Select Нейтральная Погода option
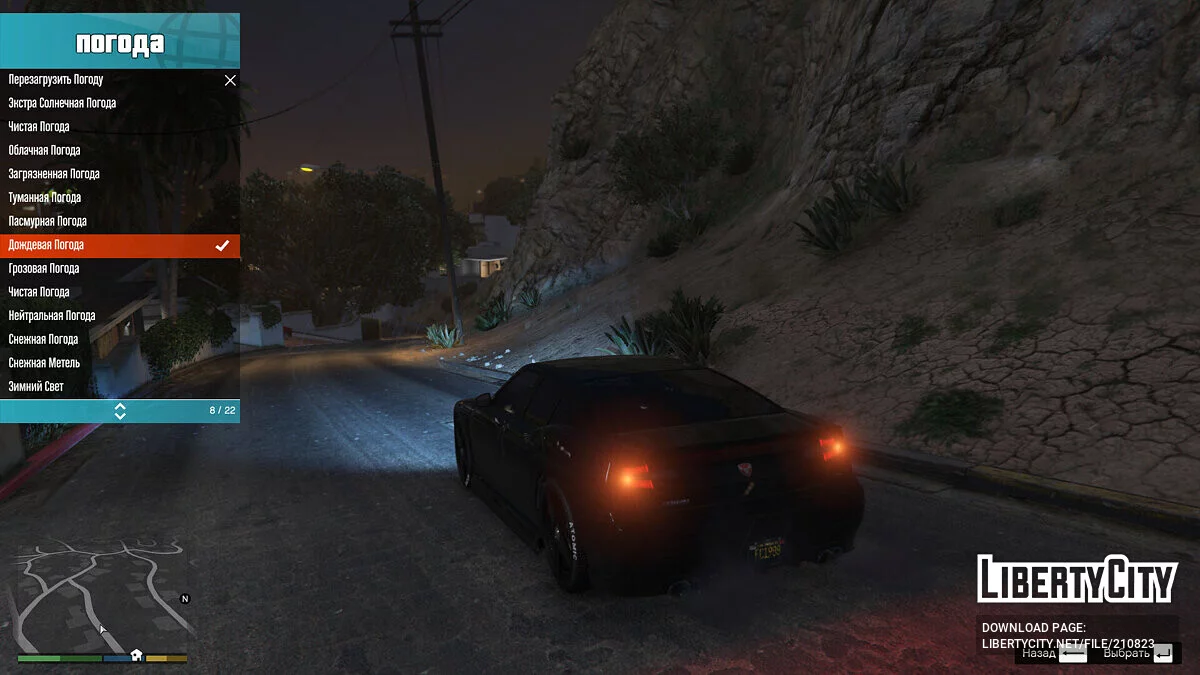The width and height of the screenshot is (1200, 675). 52,316
